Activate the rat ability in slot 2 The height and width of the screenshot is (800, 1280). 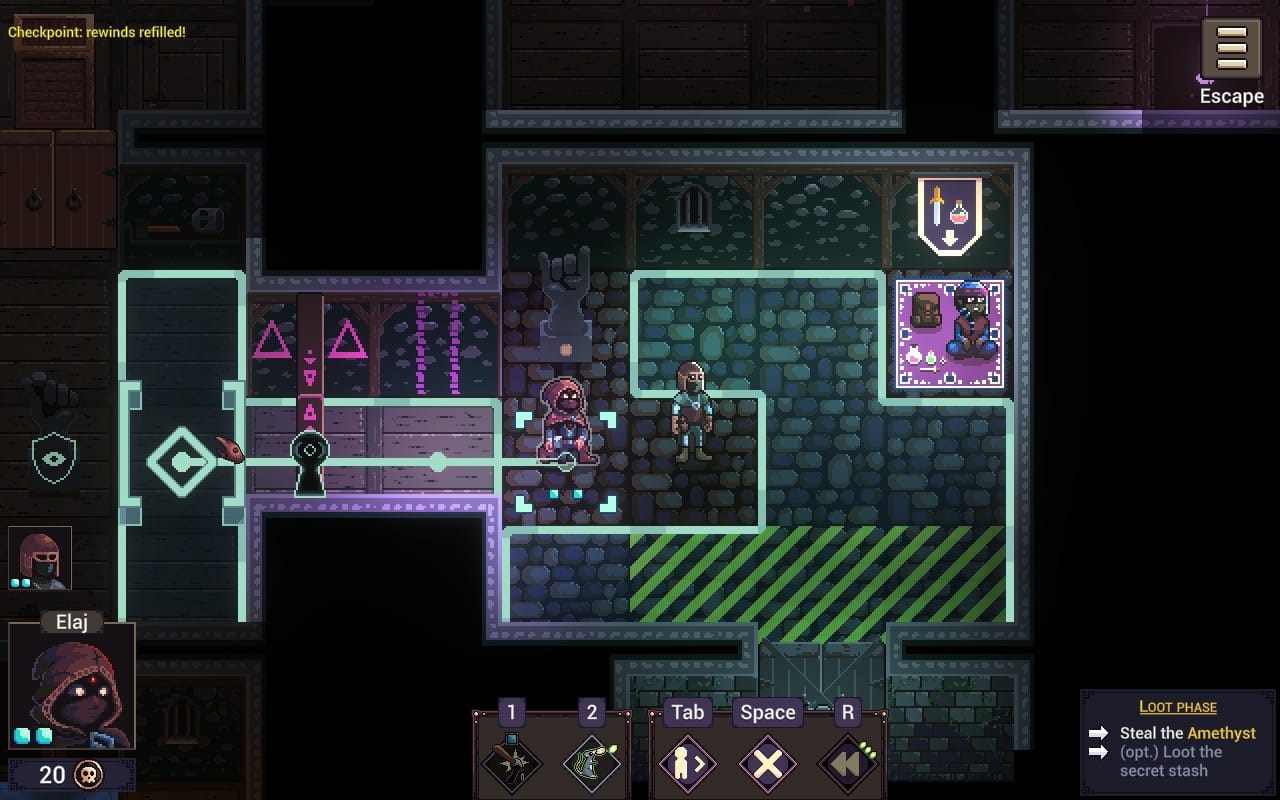click(592, 765)
